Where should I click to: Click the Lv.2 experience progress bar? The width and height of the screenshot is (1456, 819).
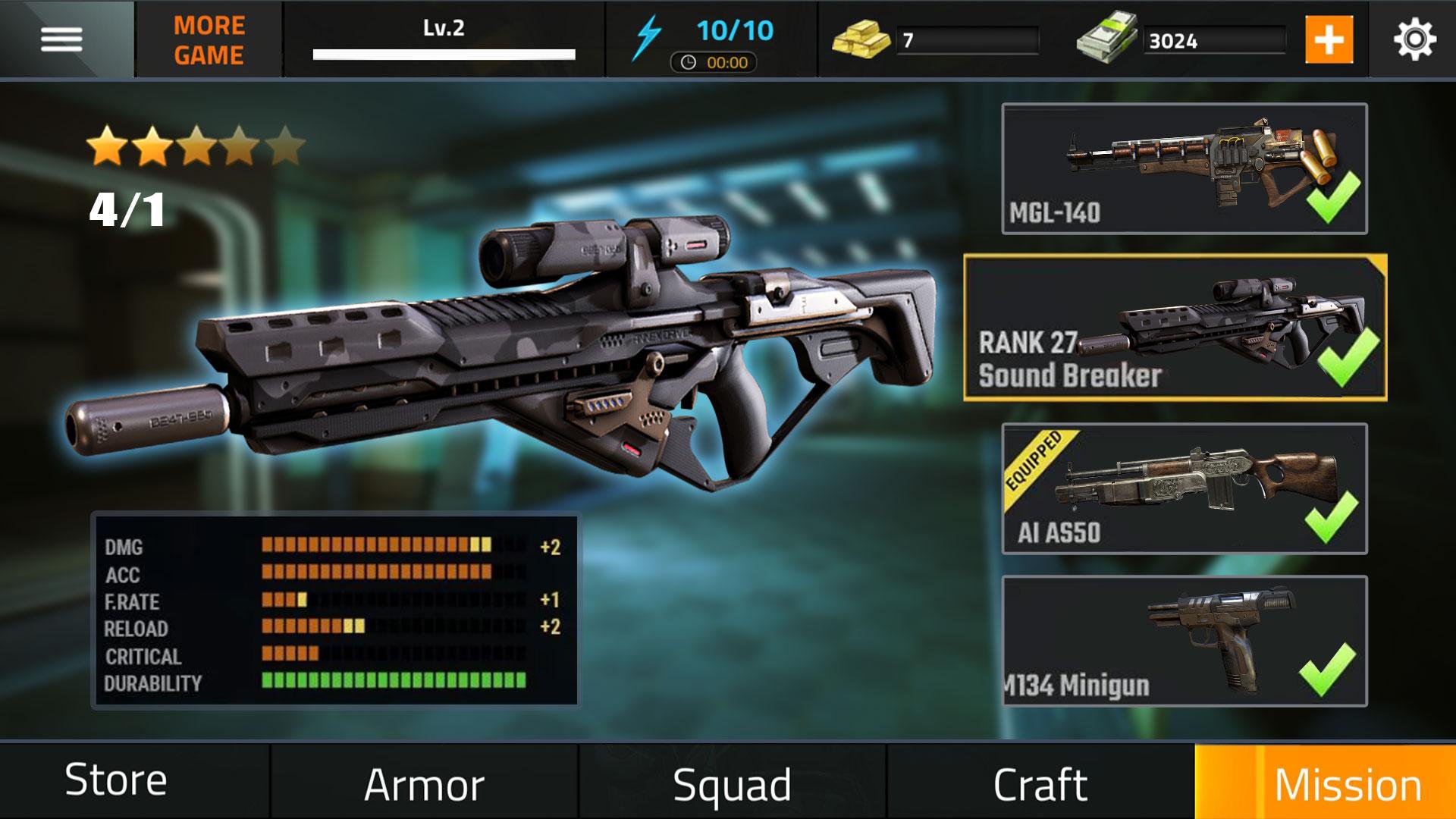tap(444, 53)
